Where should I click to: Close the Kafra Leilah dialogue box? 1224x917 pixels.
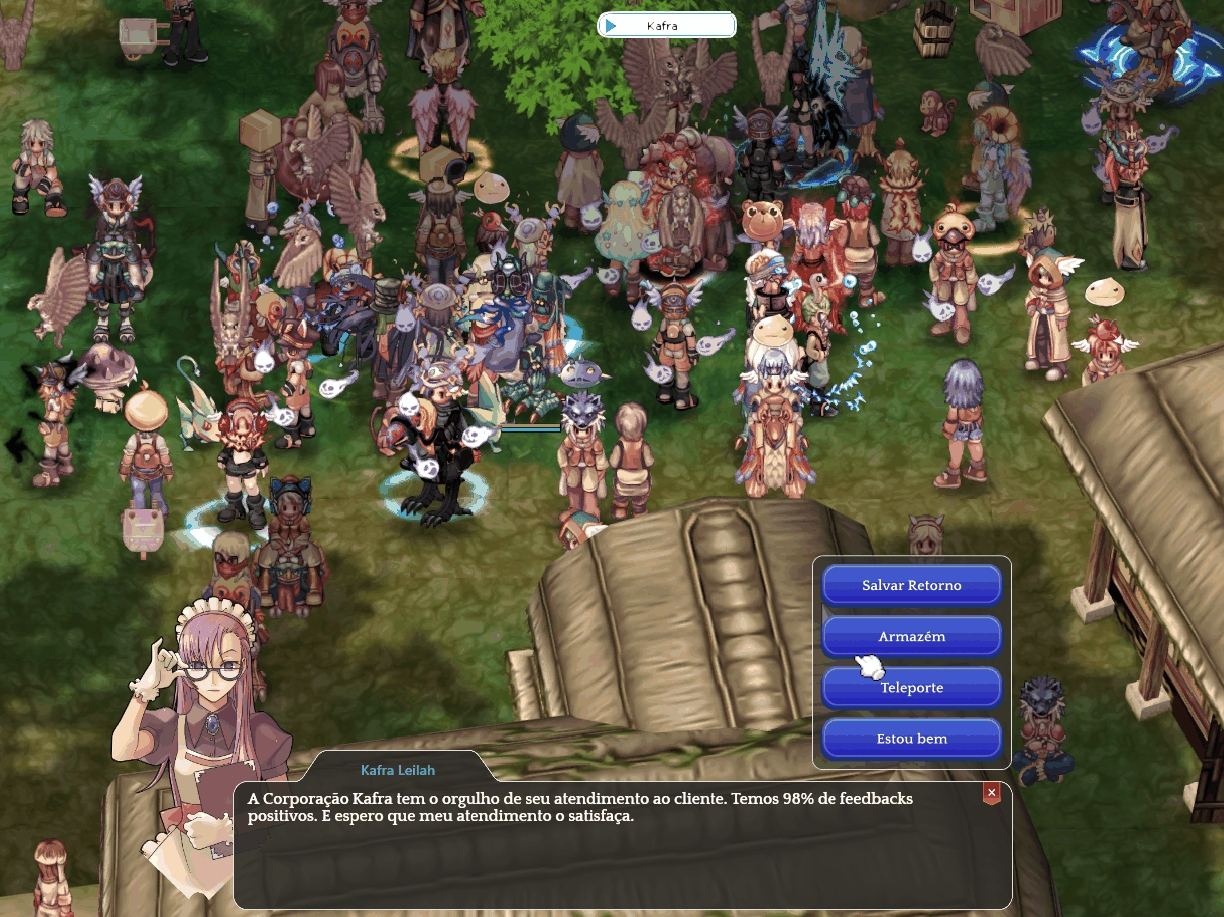point(991,793)
